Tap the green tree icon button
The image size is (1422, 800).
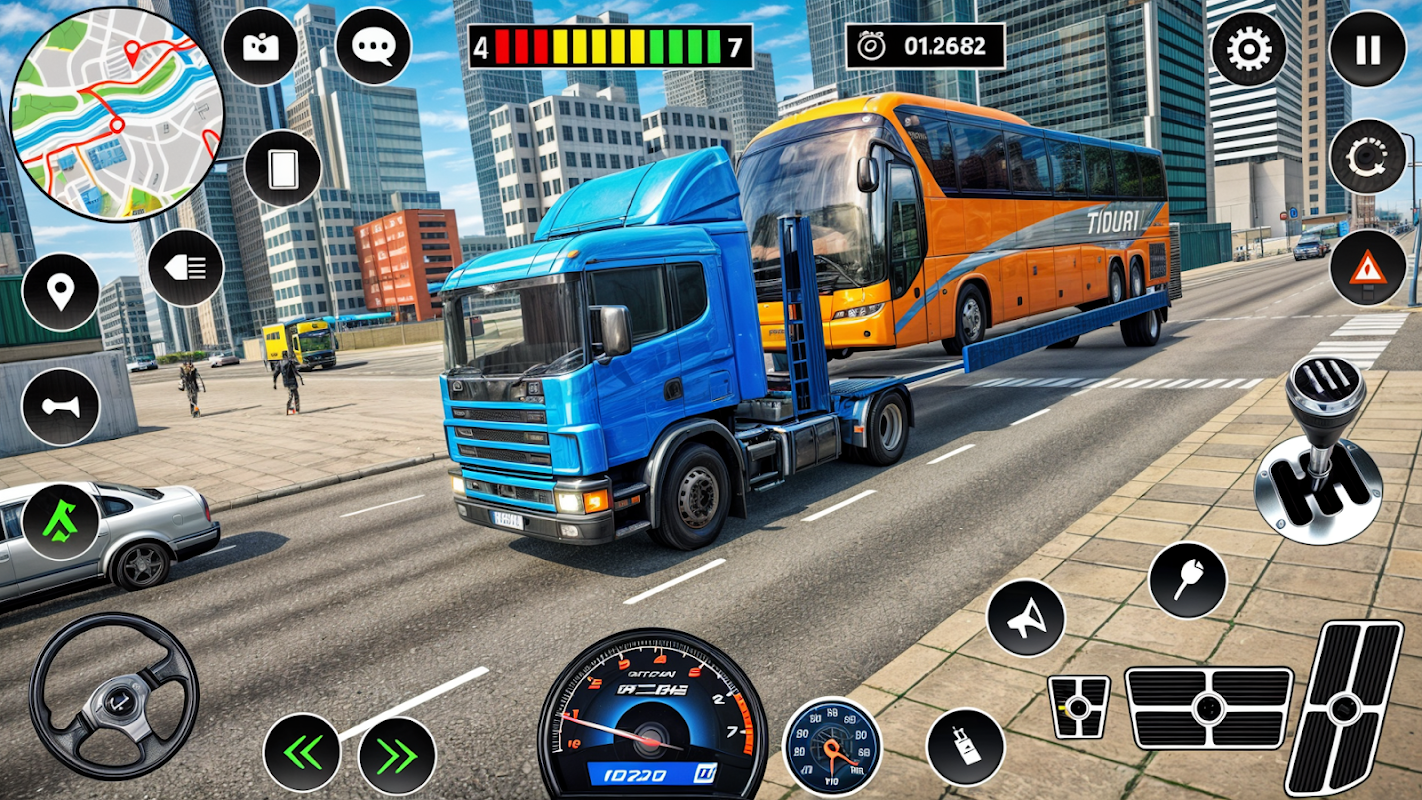60,521
